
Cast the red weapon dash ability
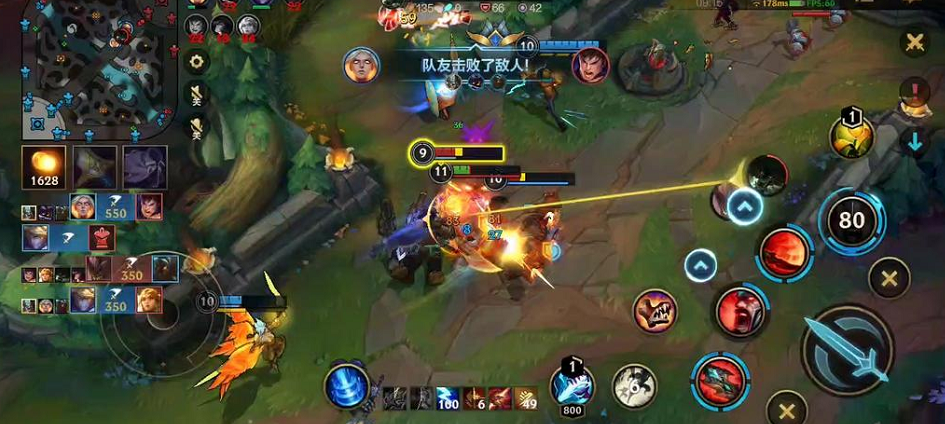point(719,381)
